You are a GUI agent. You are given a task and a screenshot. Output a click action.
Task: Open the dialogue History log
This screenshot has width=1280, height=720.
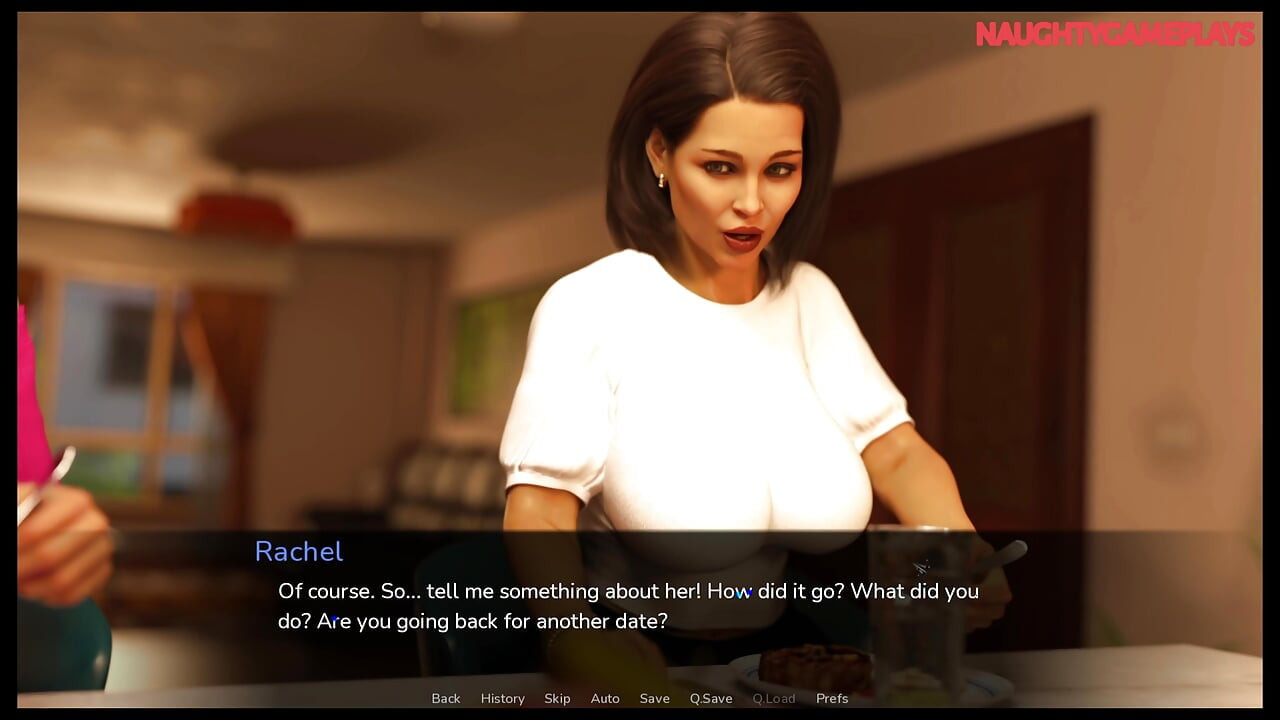[502, 698]
